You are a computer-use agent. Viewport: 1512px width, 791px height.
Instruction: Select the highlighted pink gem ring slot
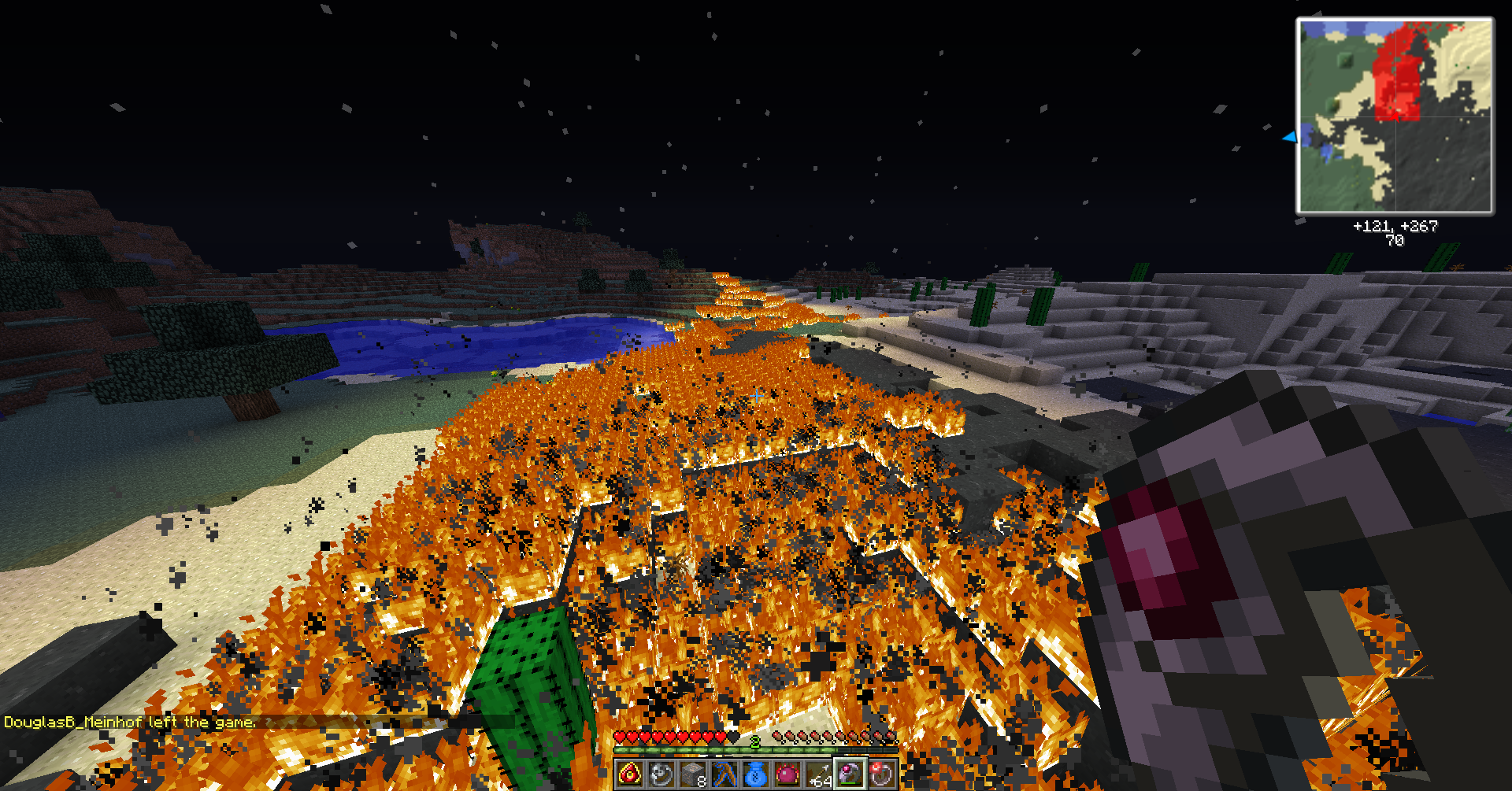pos(850,774)
